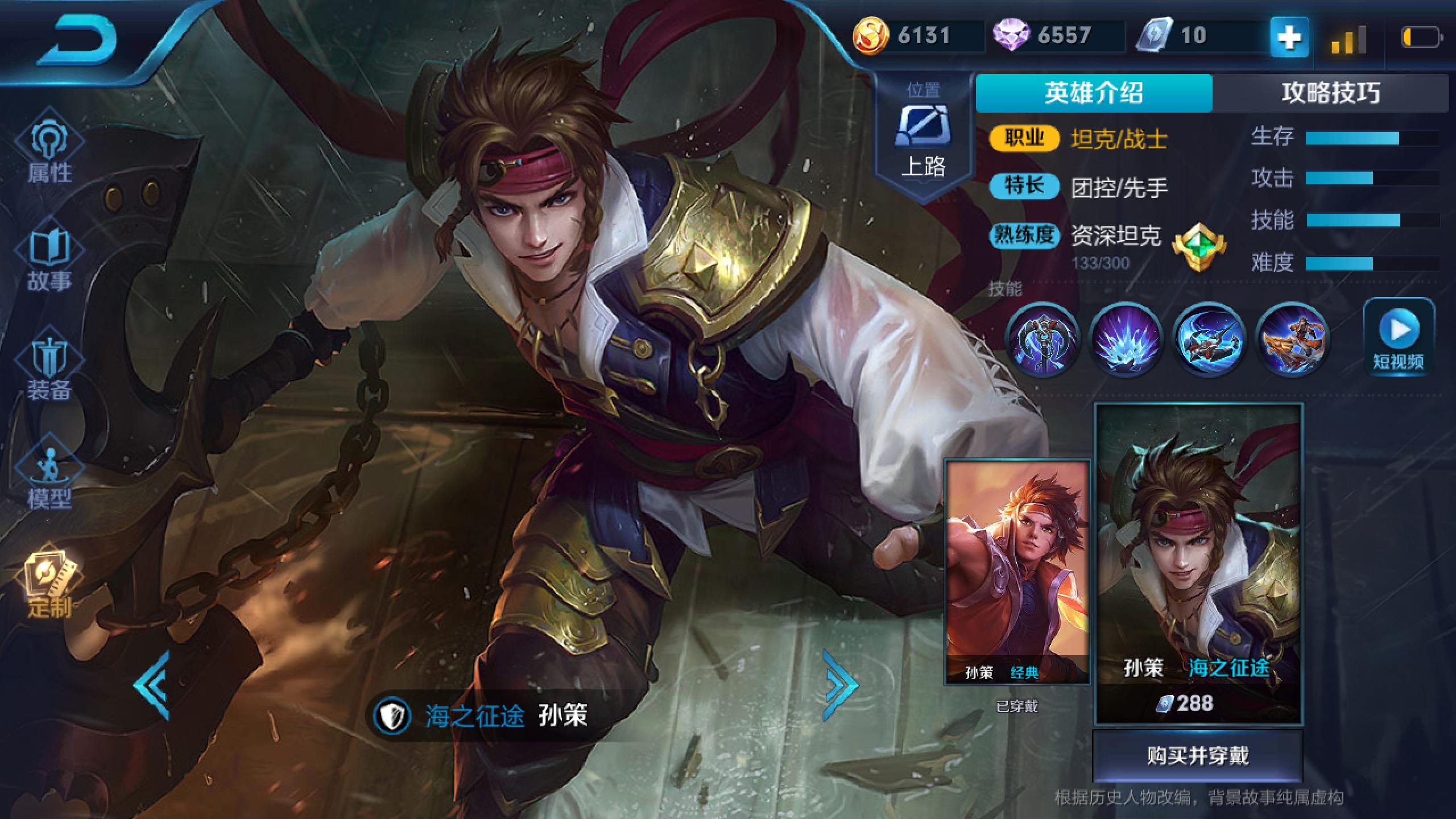The width and height of the screenshot is (1456, 819).
Task: Switch to the 攻略技巧 tab
Action: [1330, 93]
